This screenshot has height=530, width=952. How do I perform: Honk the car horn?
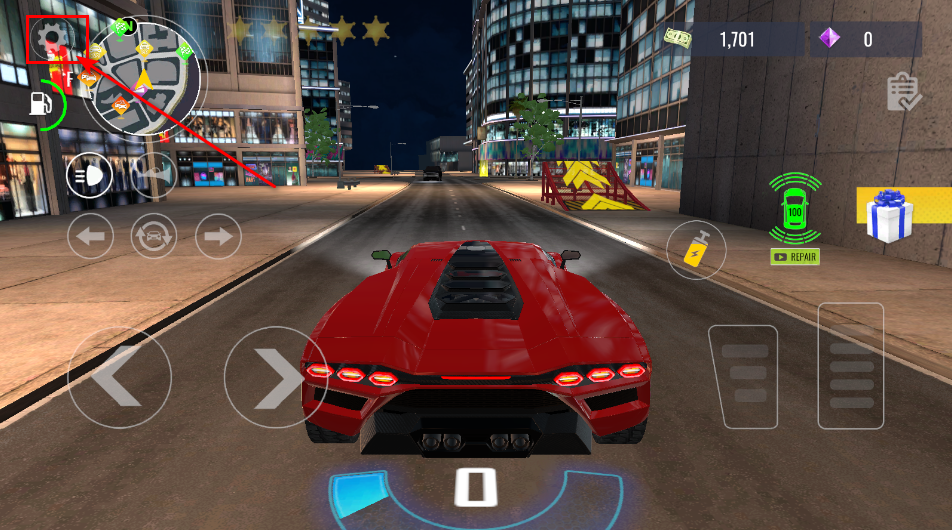click(153, 175)
